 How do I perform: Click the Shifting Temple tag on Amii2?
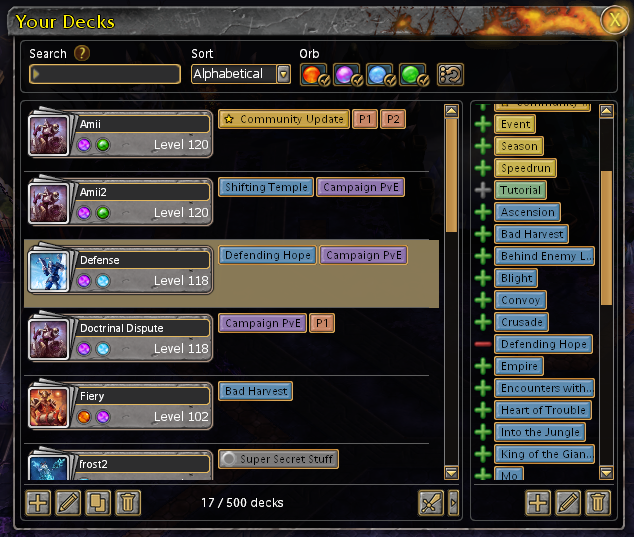266,187
